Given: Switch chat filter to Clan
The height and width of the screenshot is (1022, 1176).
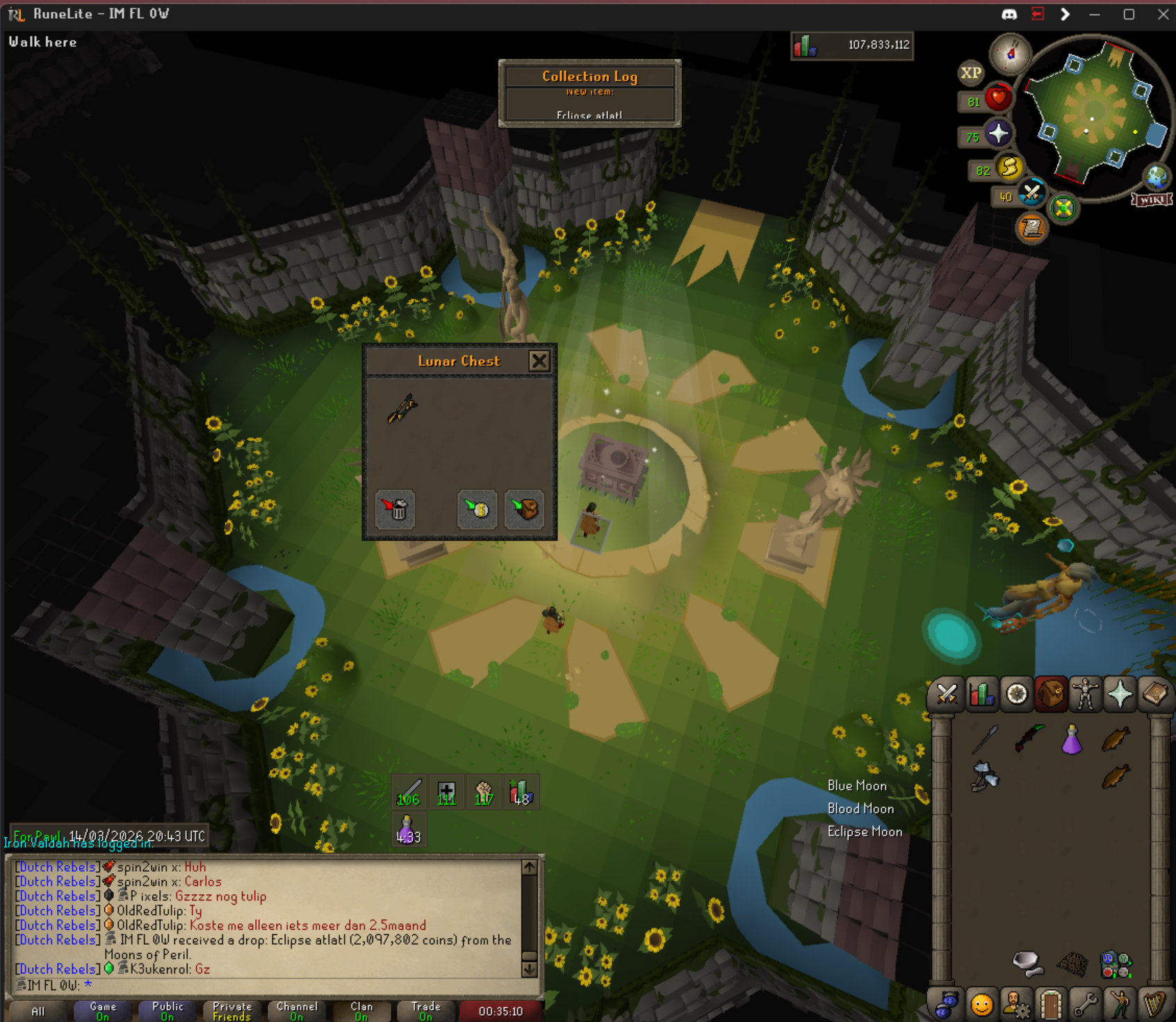Looking at the screenshot, I should [x=361, y=1011].
